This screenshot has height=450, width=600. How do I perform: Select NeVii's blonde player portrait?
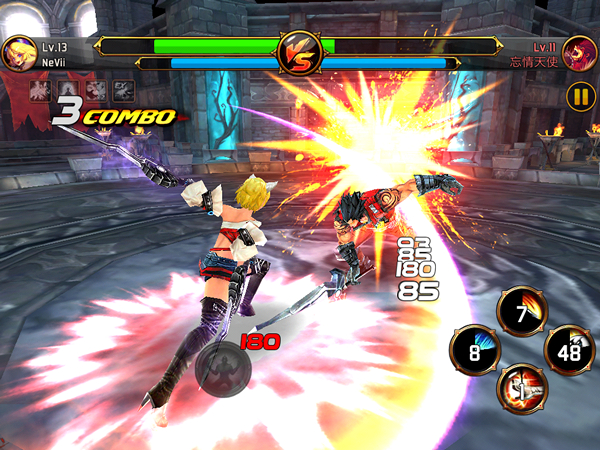(16, 52)
